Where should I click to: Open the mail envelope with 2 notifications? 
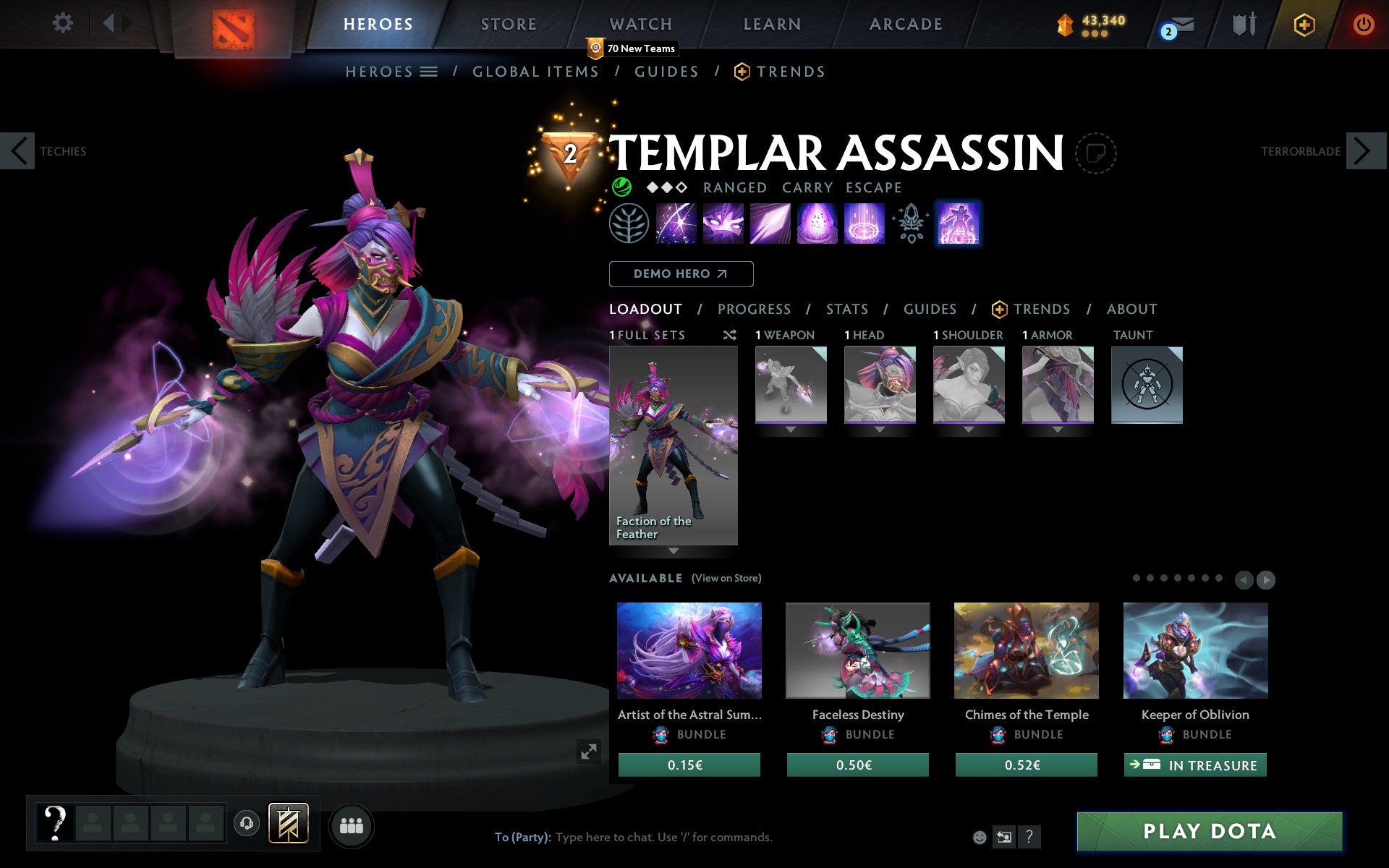[x=1178, y=24]
